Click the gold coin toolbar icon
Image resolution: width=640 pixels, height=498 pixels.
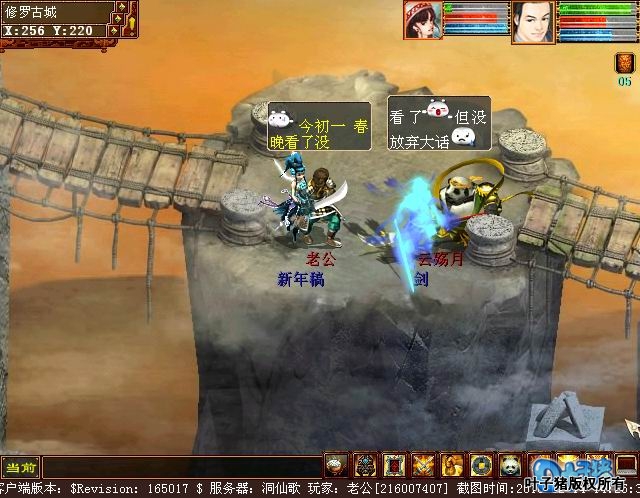coord(482,465)
